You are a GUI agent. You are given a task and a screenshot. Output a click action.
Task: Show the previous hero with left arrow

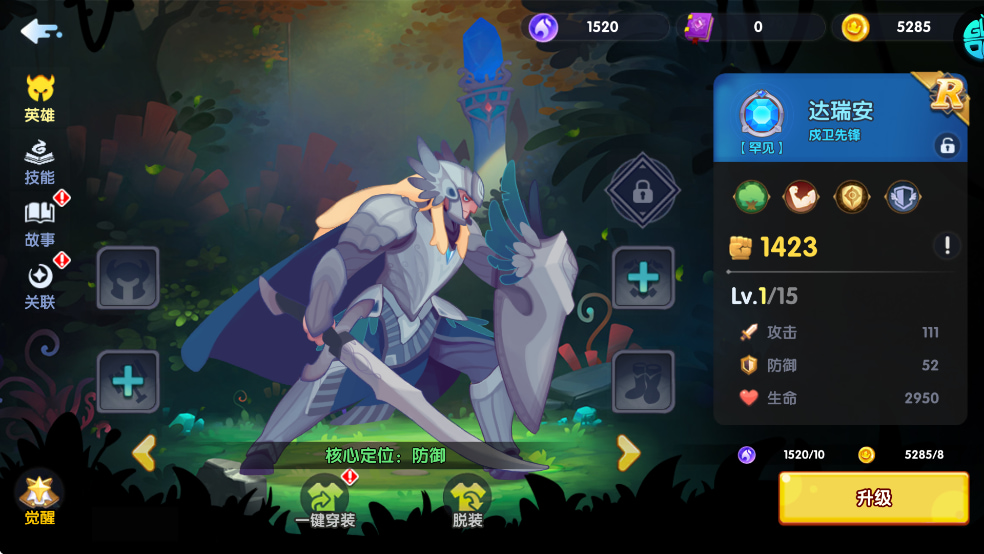(x=144, y=453)
